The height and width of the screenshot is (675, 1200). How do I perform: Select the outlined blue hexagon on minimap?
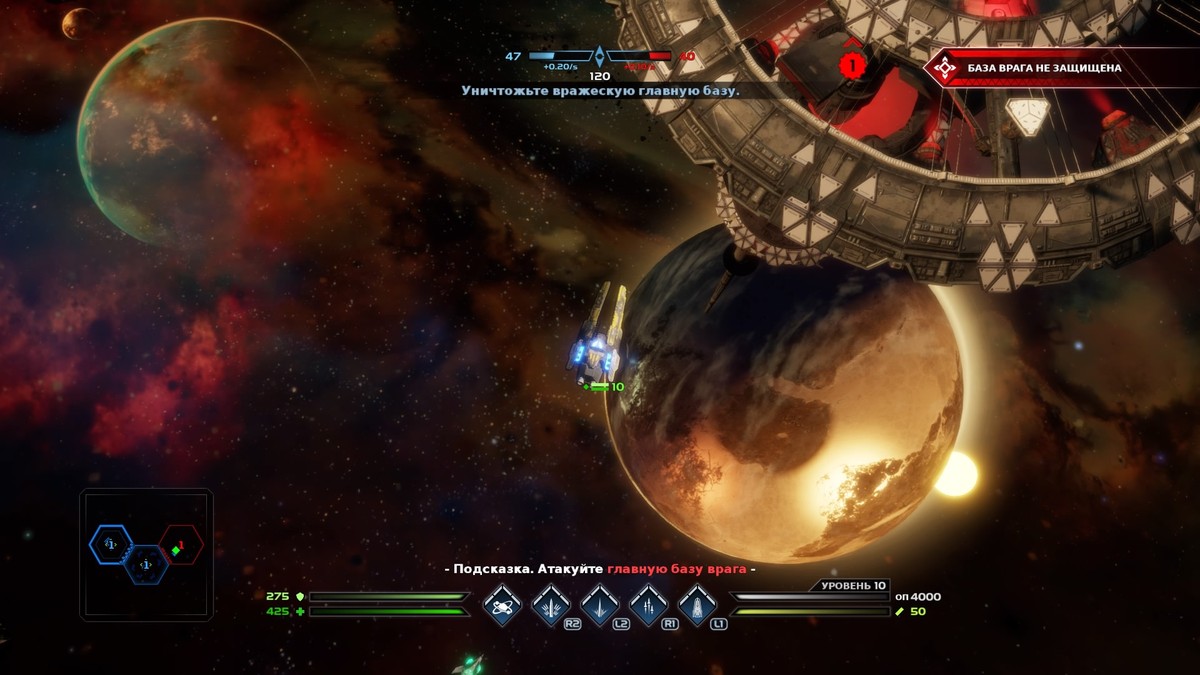110,544
